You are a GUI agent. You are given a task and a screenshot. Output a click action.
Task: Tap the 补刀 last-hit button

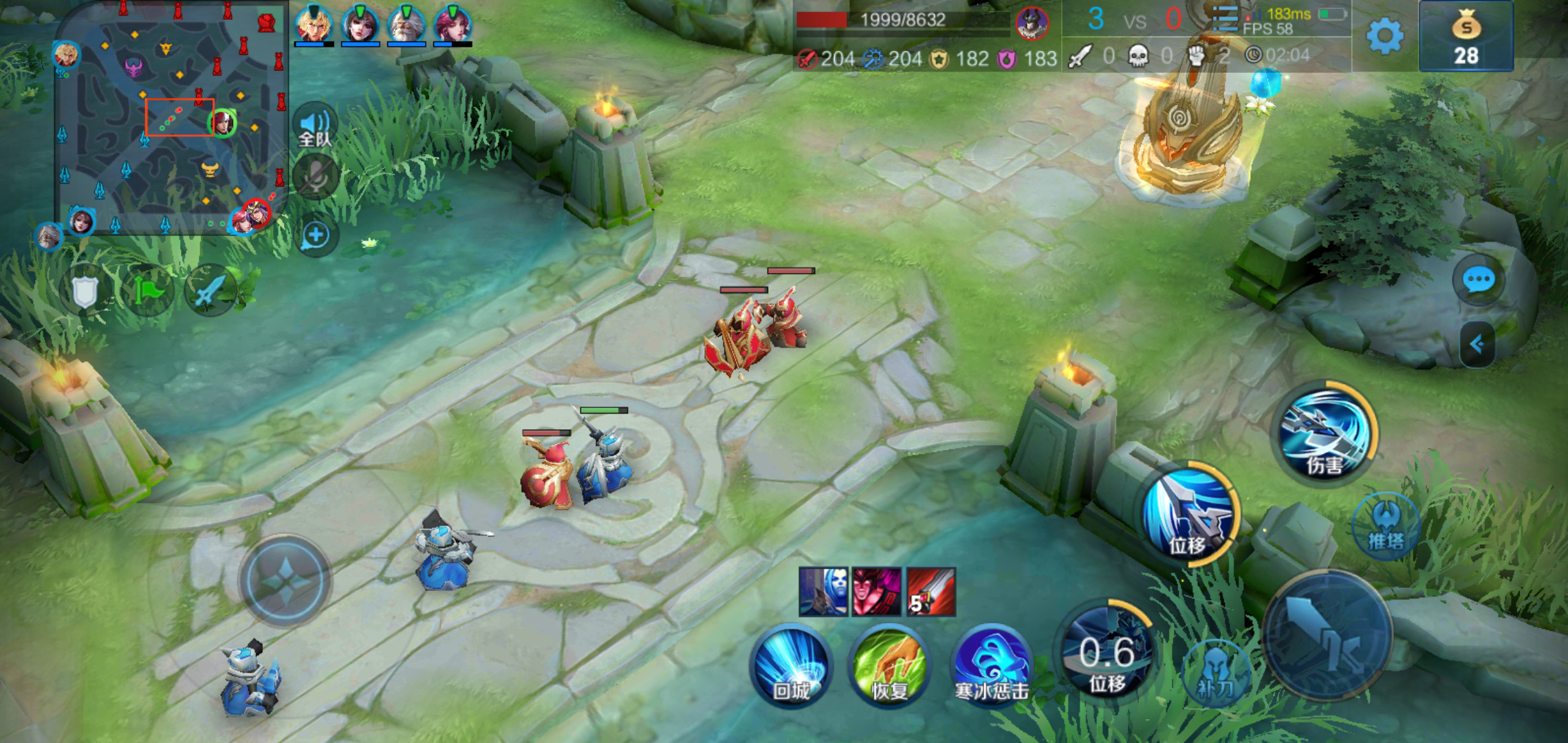click(1215, 673)
